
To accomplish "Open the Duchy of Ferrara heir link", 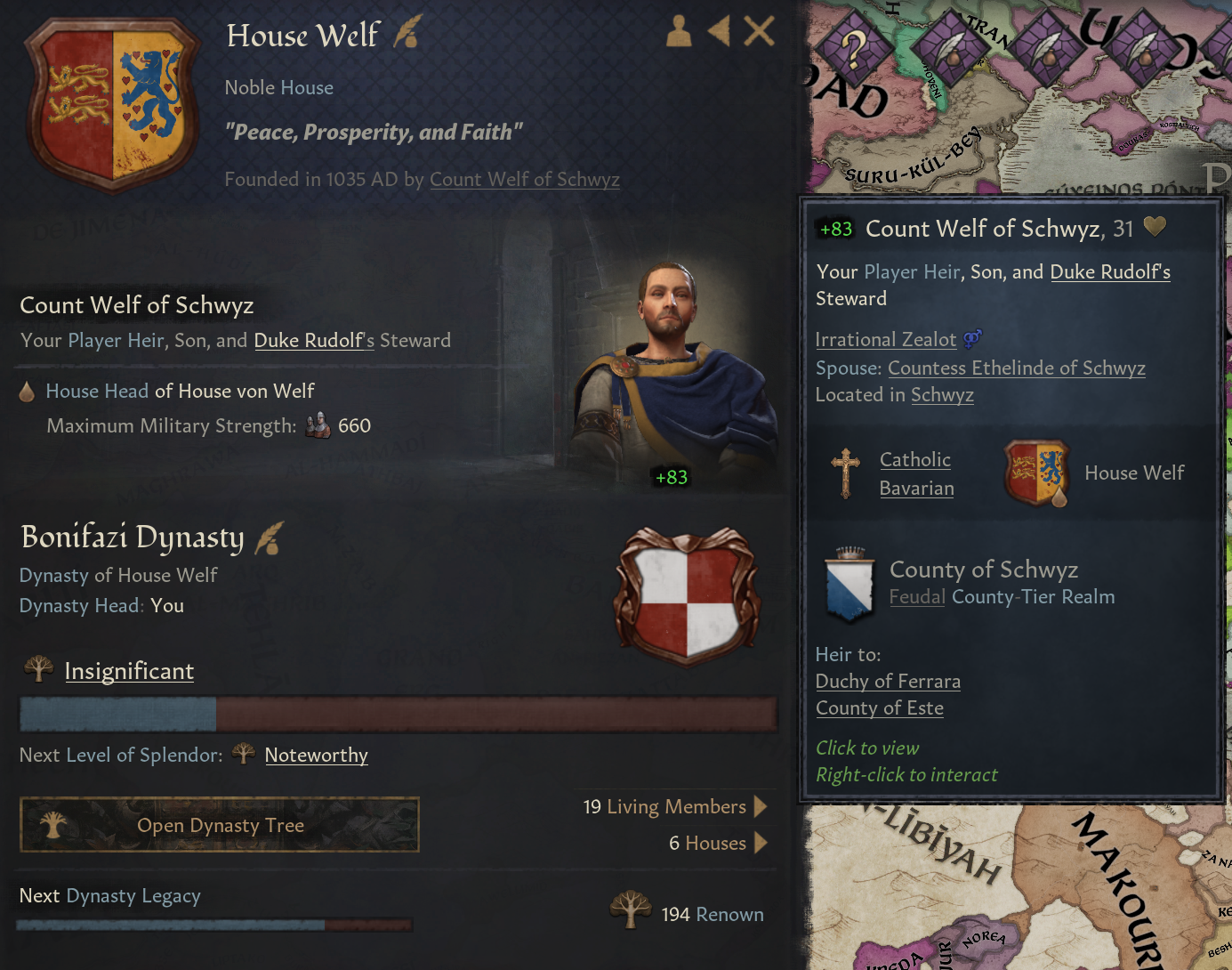I will click(888, 681).
